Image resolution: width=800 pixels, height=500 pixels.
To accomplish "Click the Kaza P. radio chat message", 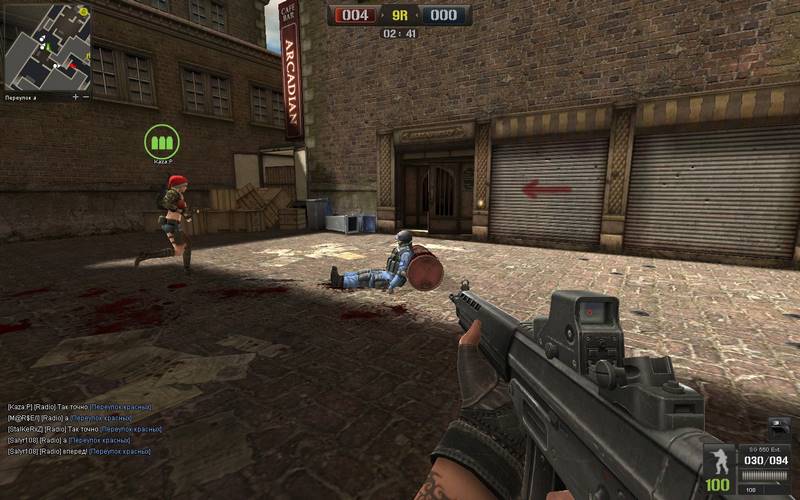I will tap(82, 407).
